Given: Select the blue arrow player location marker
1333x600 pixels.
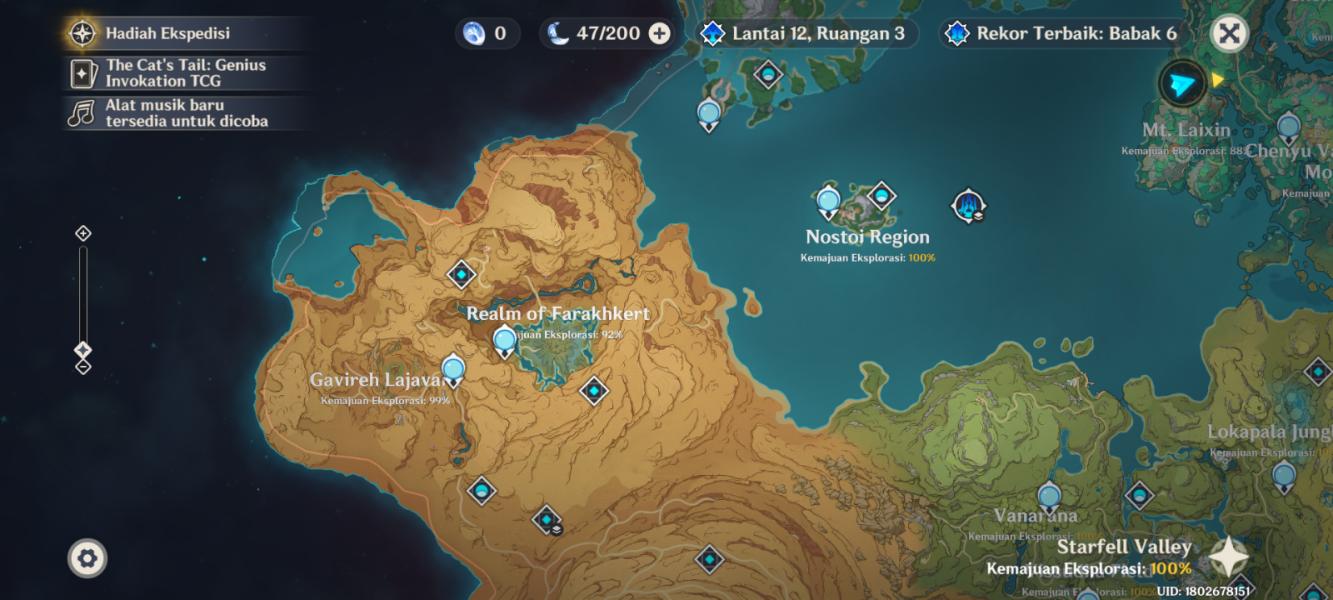Looking at the screenshot, I should 1182,83.
